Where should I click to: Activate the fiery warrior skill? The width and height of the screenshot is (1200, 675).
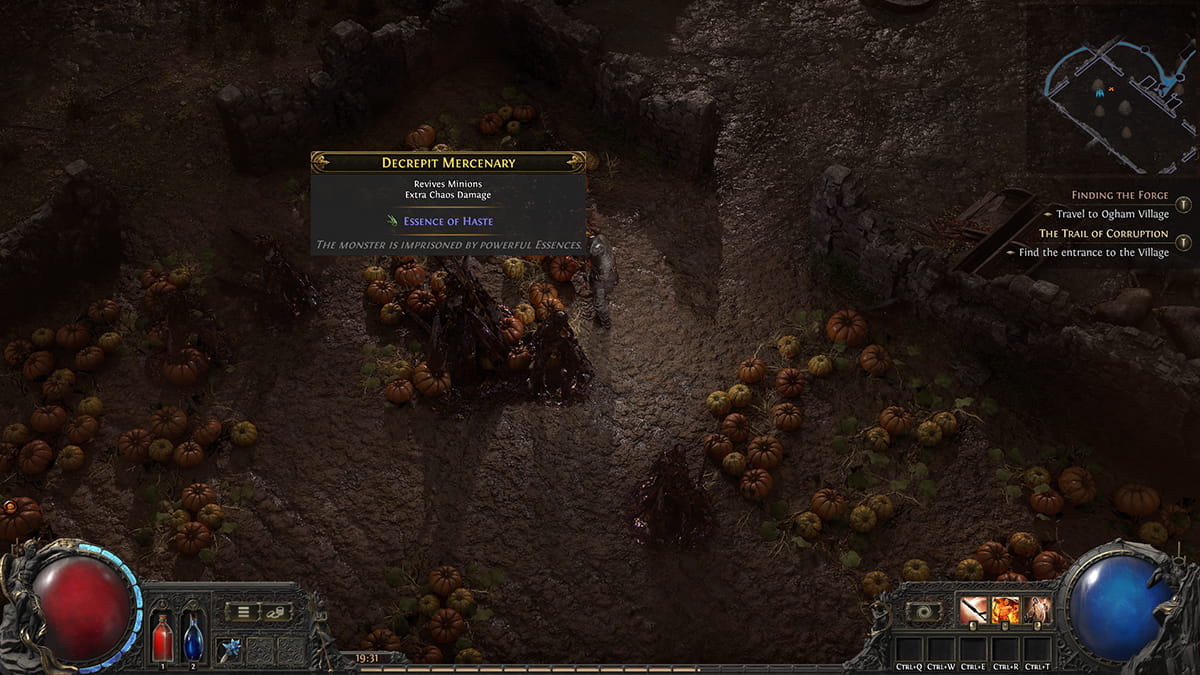[x=1006, y=610]
